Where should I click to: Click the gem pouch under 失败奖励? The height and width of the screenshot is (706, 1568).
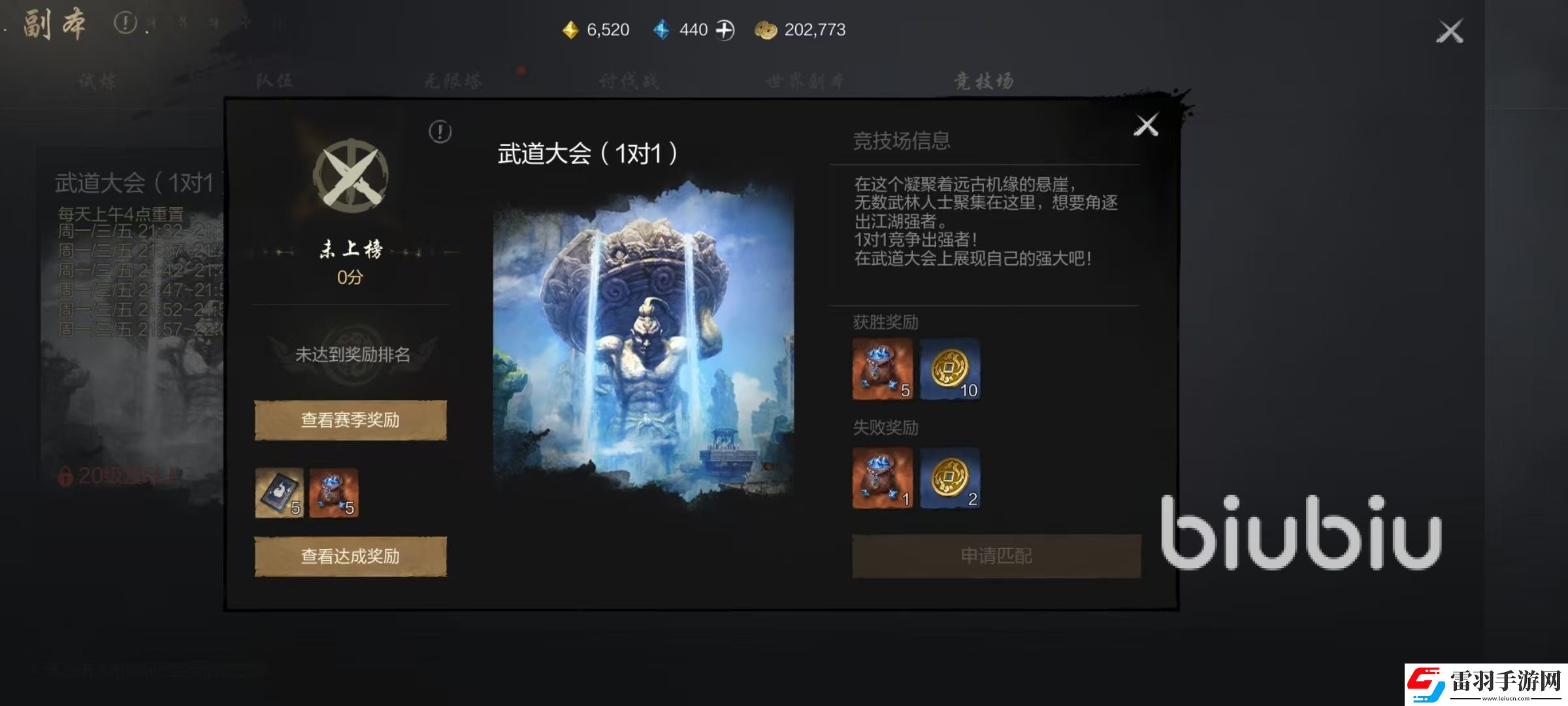click(882, 477)
